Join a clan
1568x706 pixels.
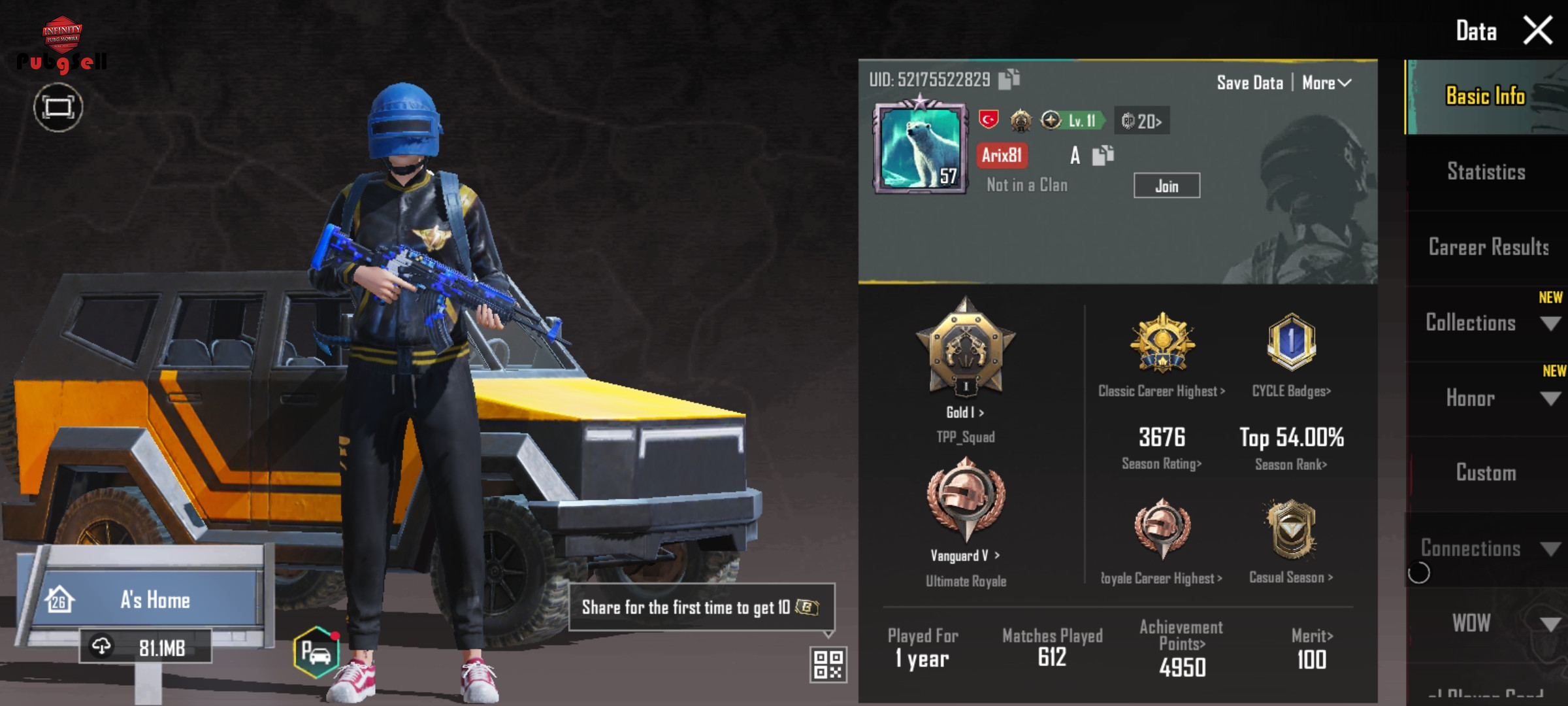click(1166, 186)
